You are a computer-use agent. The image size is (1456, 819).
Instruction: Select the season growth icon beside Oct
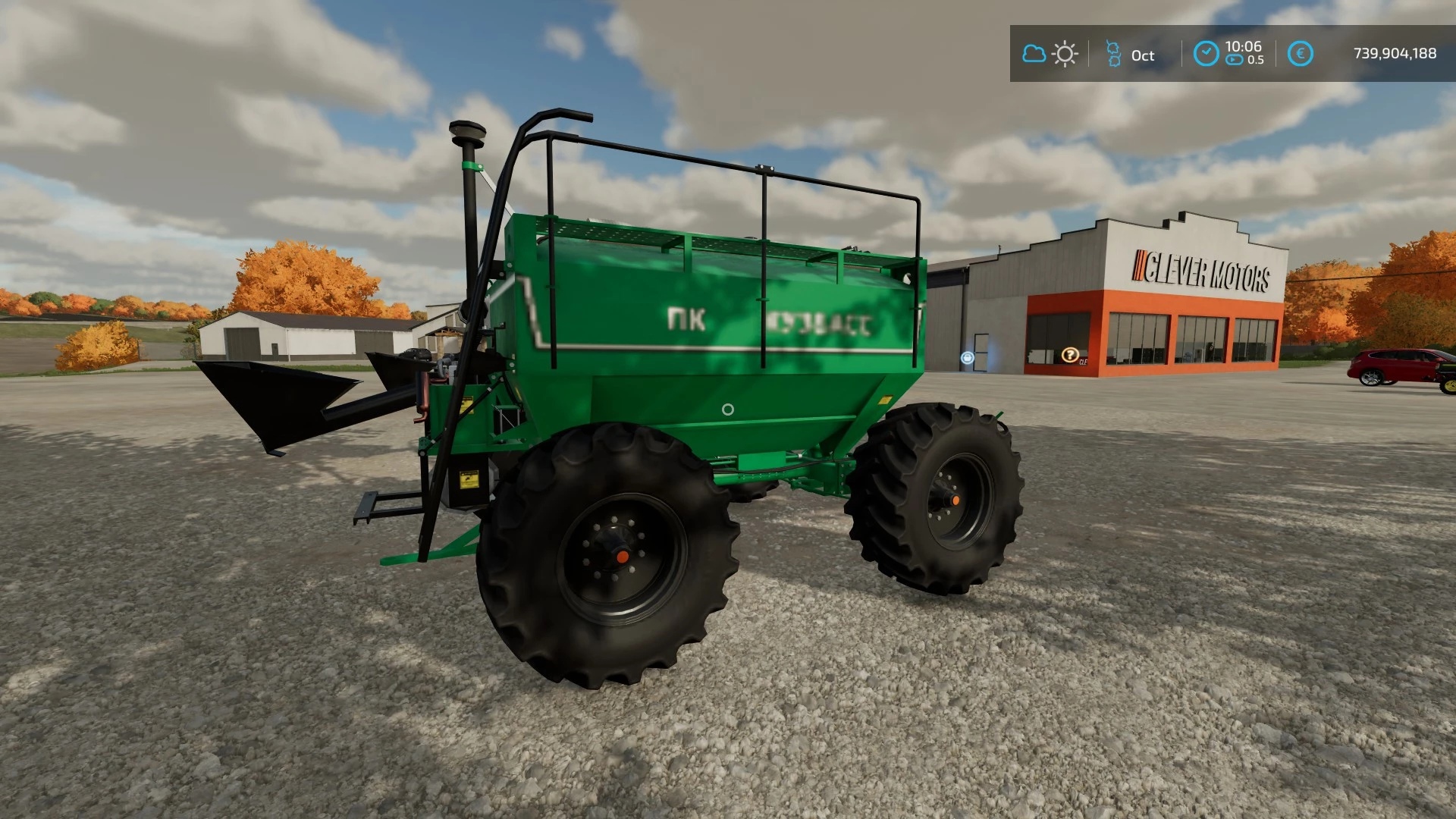point(1113,54)
